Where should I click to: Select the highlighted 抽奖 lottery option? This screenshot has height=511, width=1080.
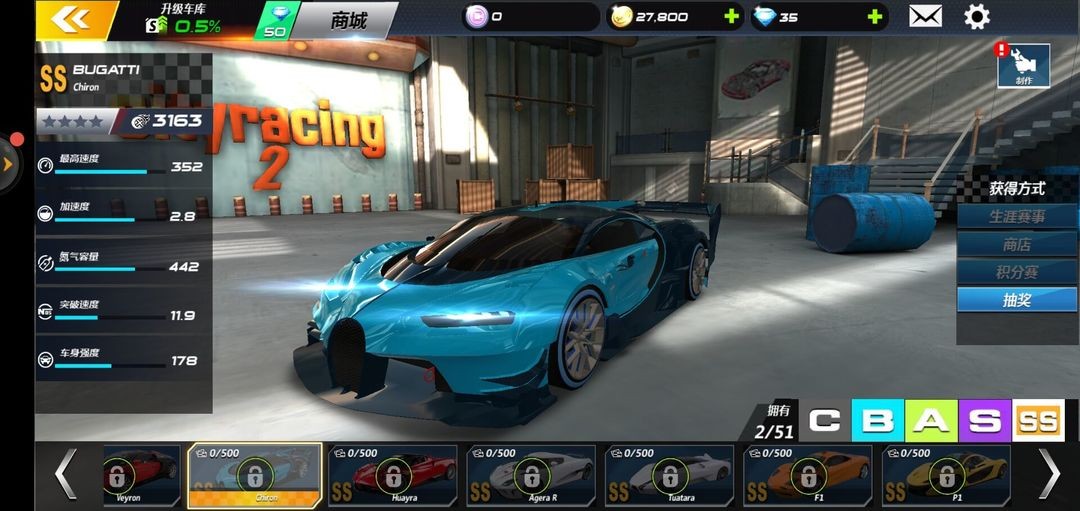point(1017,300)
